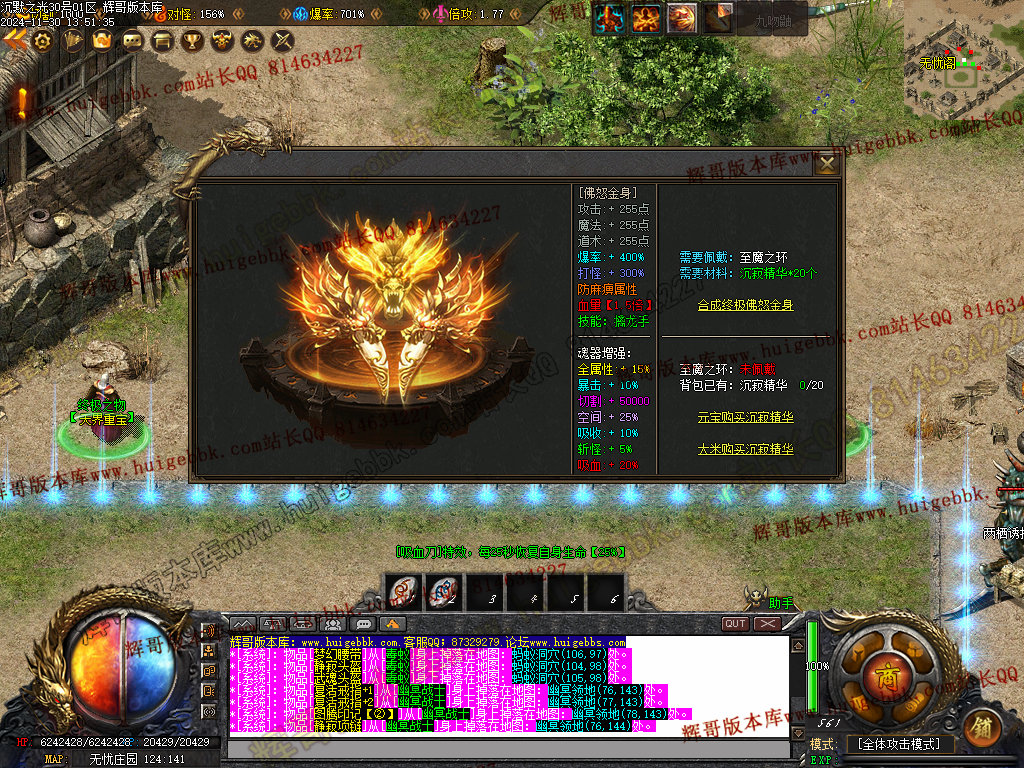Open the 助手 assistant
This screenshot has height=768, width=1024.
tap(779, 603)
